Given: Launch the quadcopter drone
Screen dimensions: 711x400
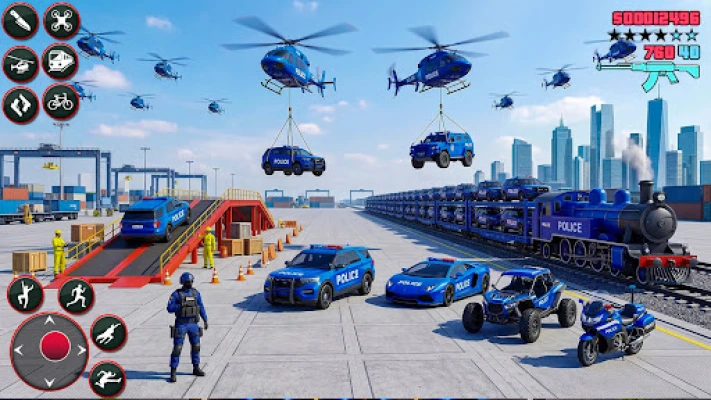Looking at the screenshot, I should pos(61,21).
